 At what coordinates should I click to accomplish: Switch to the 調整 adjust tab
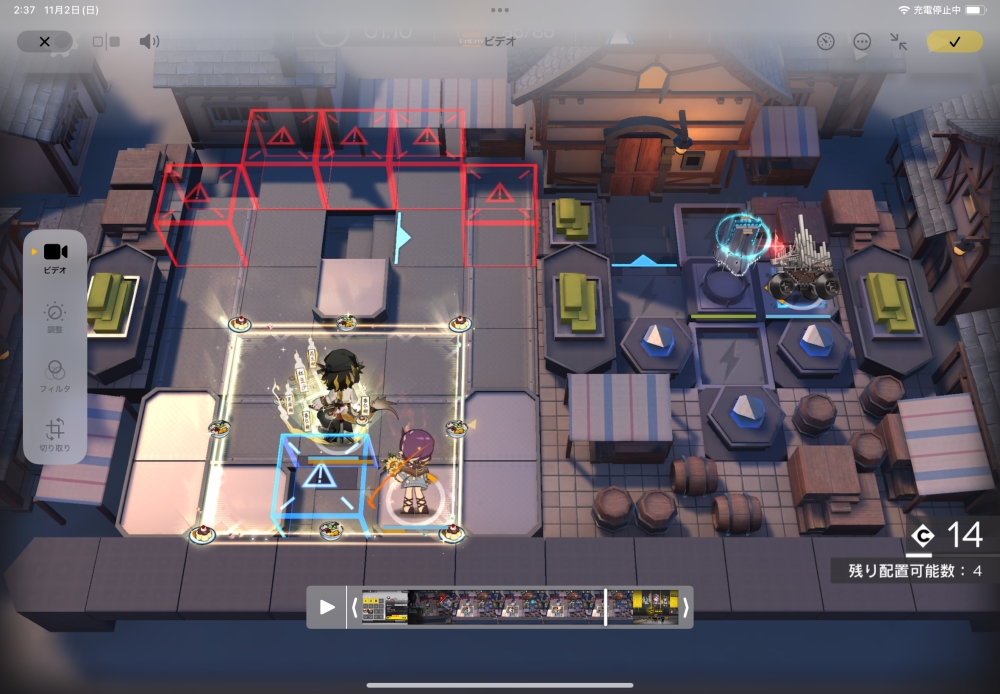[x=55, y=318]
